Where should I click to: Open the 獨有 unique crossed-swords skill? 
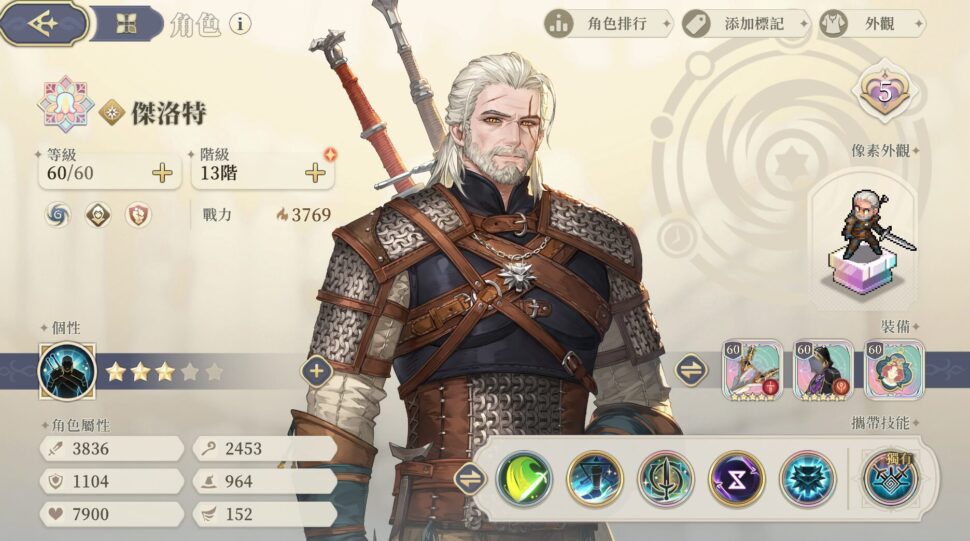tap(890, 478)
